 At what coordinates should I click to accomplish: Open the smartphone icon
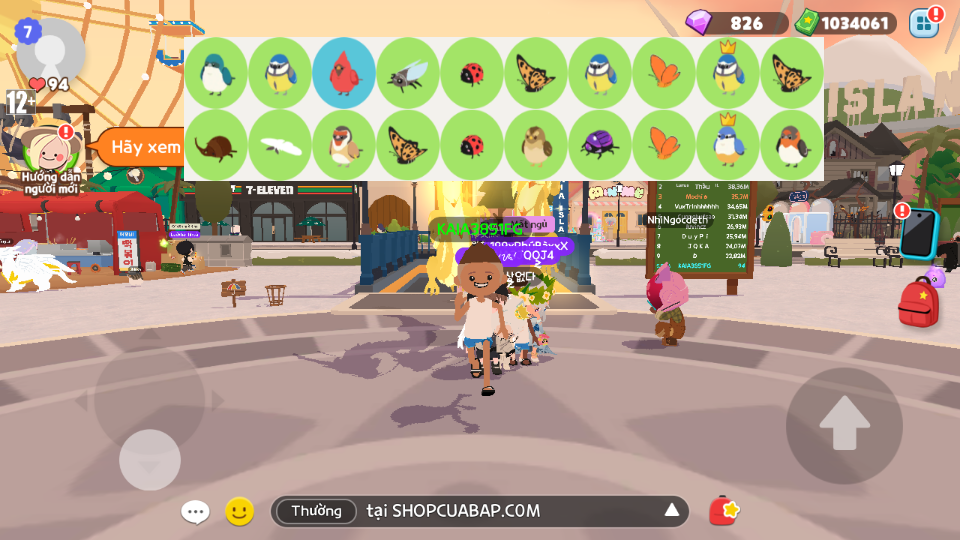(x=918, y=235)
